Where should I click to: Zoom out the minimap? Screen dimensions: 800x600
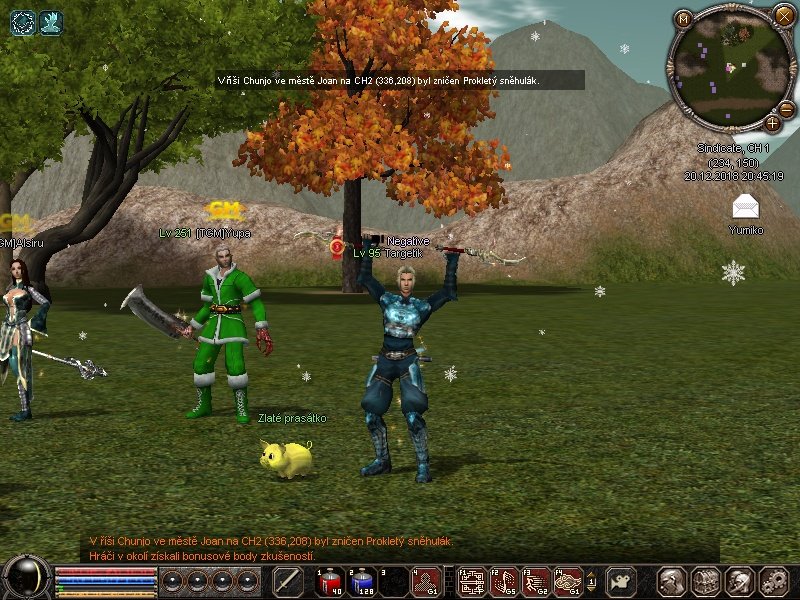[x=786, y=109]
